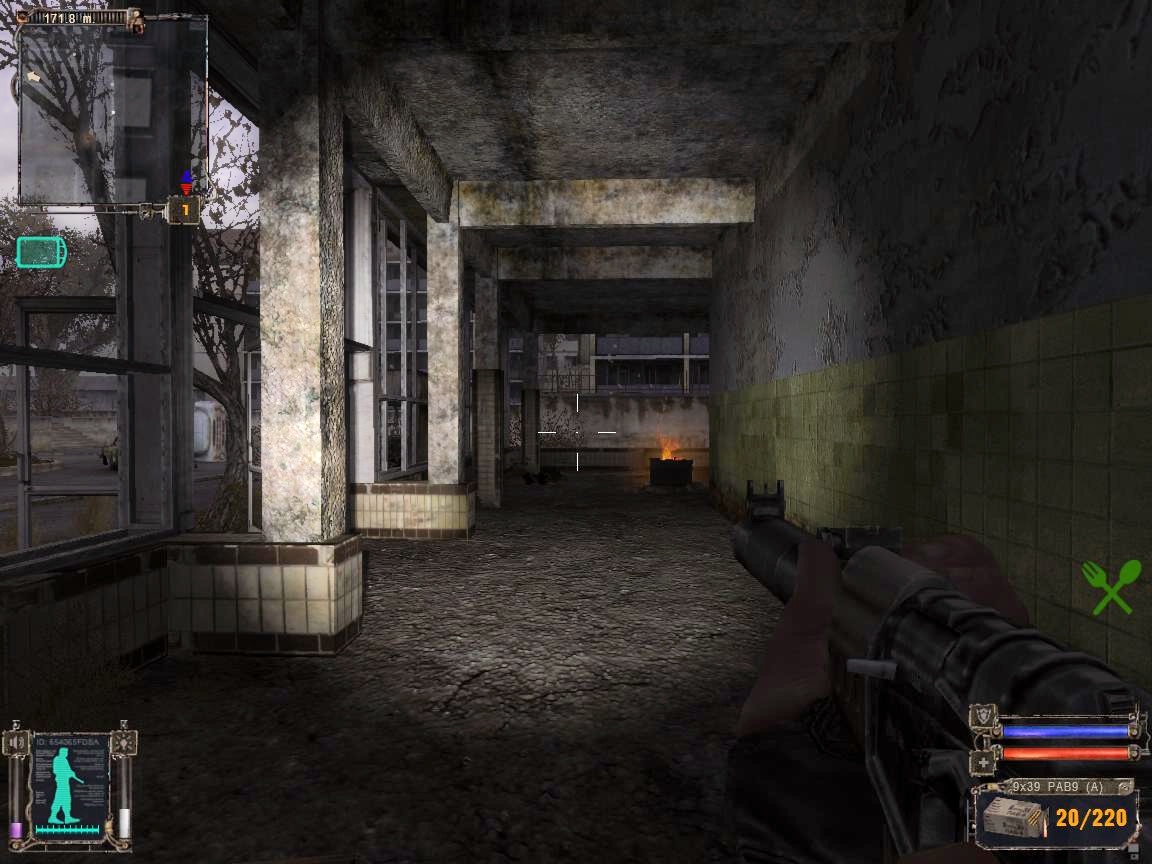Click the lightbulb visibility indicator icon
This screenshot has height=864, width=1152.
[123, 743]
